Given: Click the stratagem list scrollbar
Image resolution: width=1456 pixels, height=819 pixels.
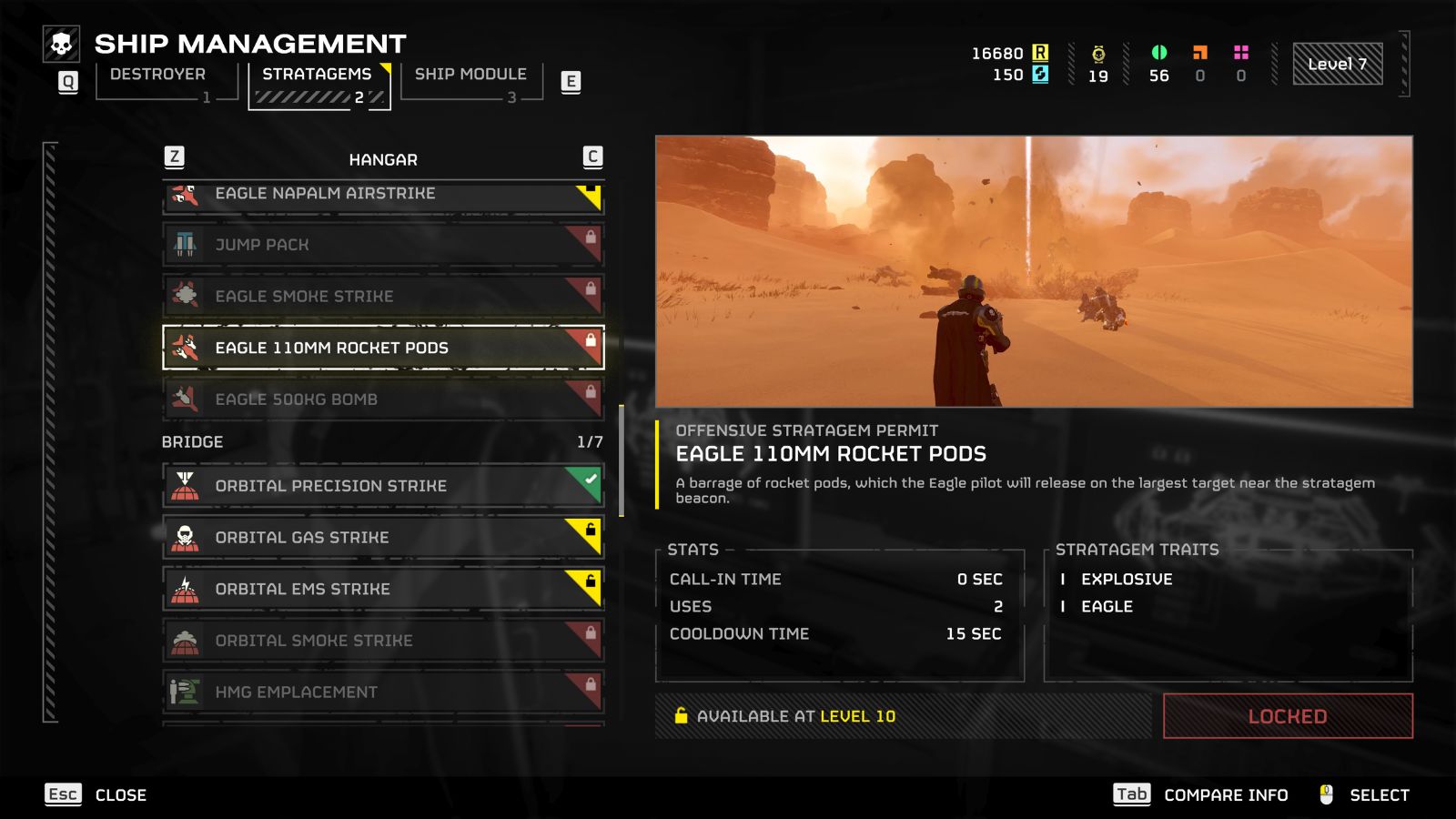Looking at the screenshot, I should (622, 460).
